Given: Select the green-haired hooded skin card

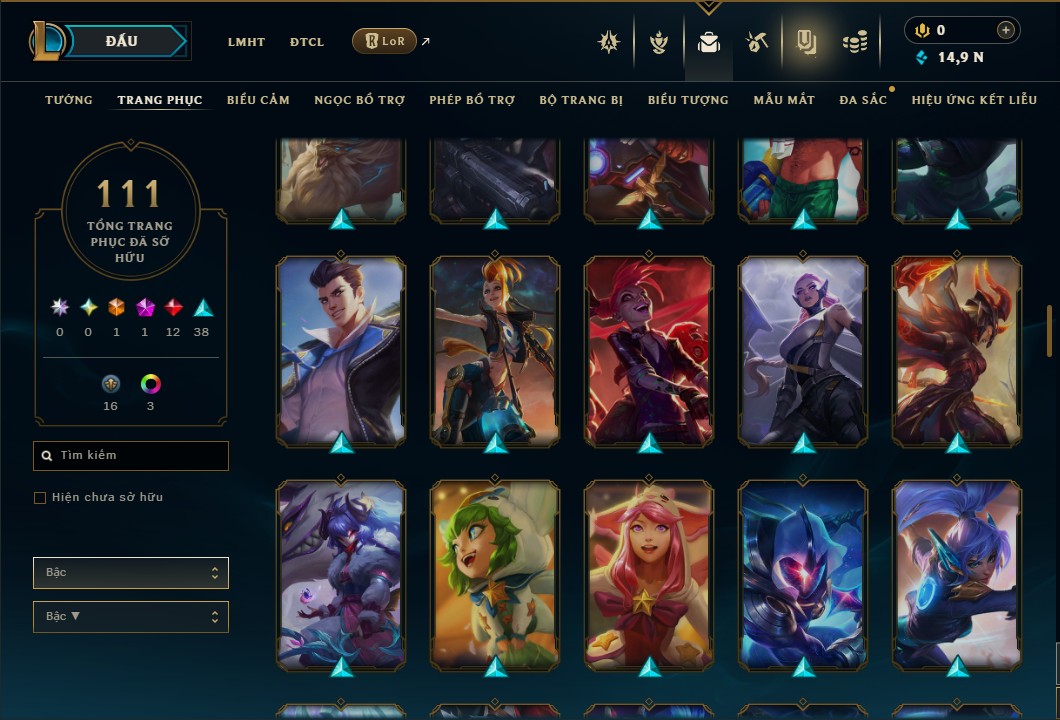Looking at the screenshot, I should [x=495, y=575].
